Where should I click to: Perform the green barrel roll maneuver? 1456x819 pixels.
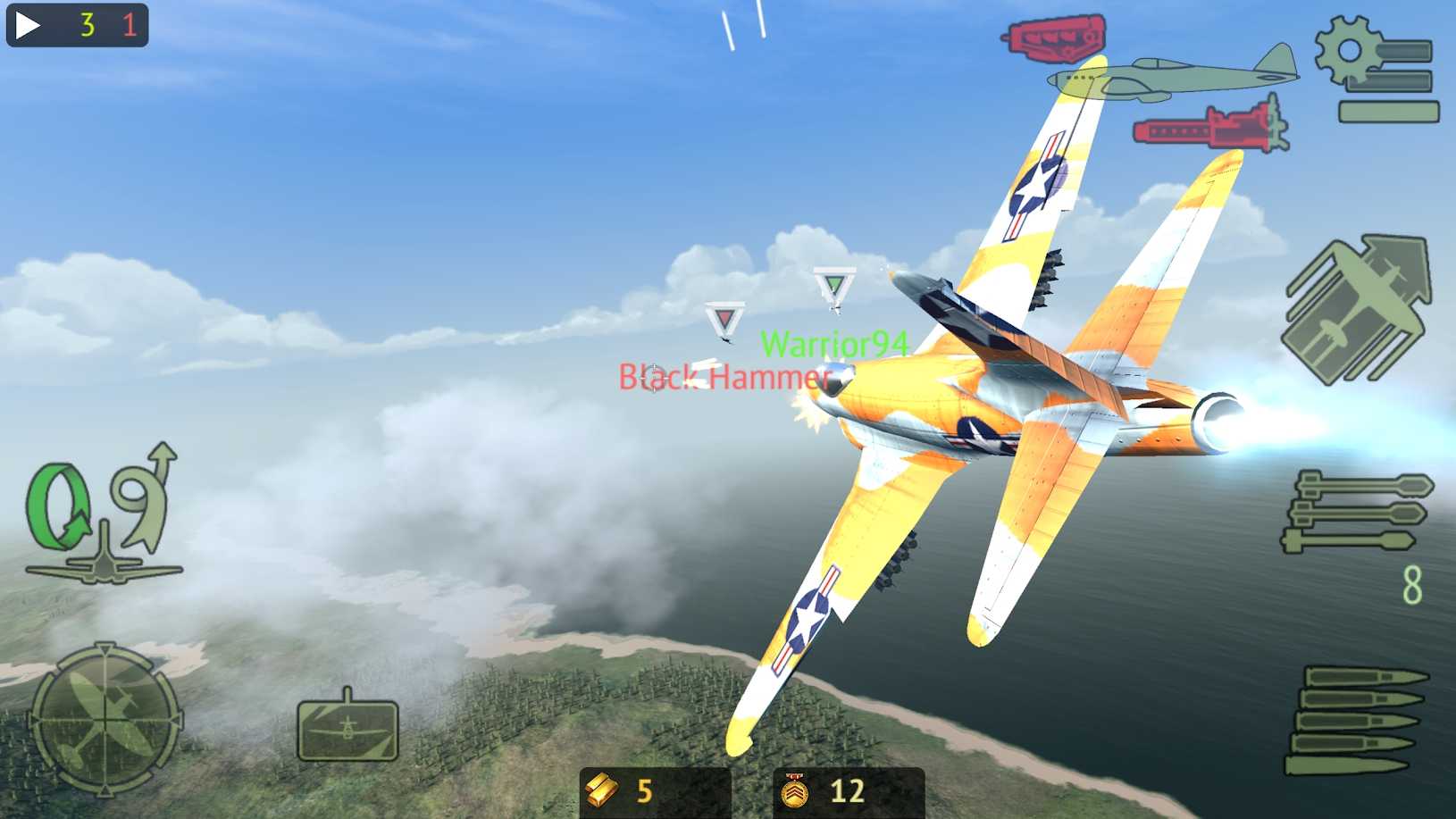click(58, 505)
